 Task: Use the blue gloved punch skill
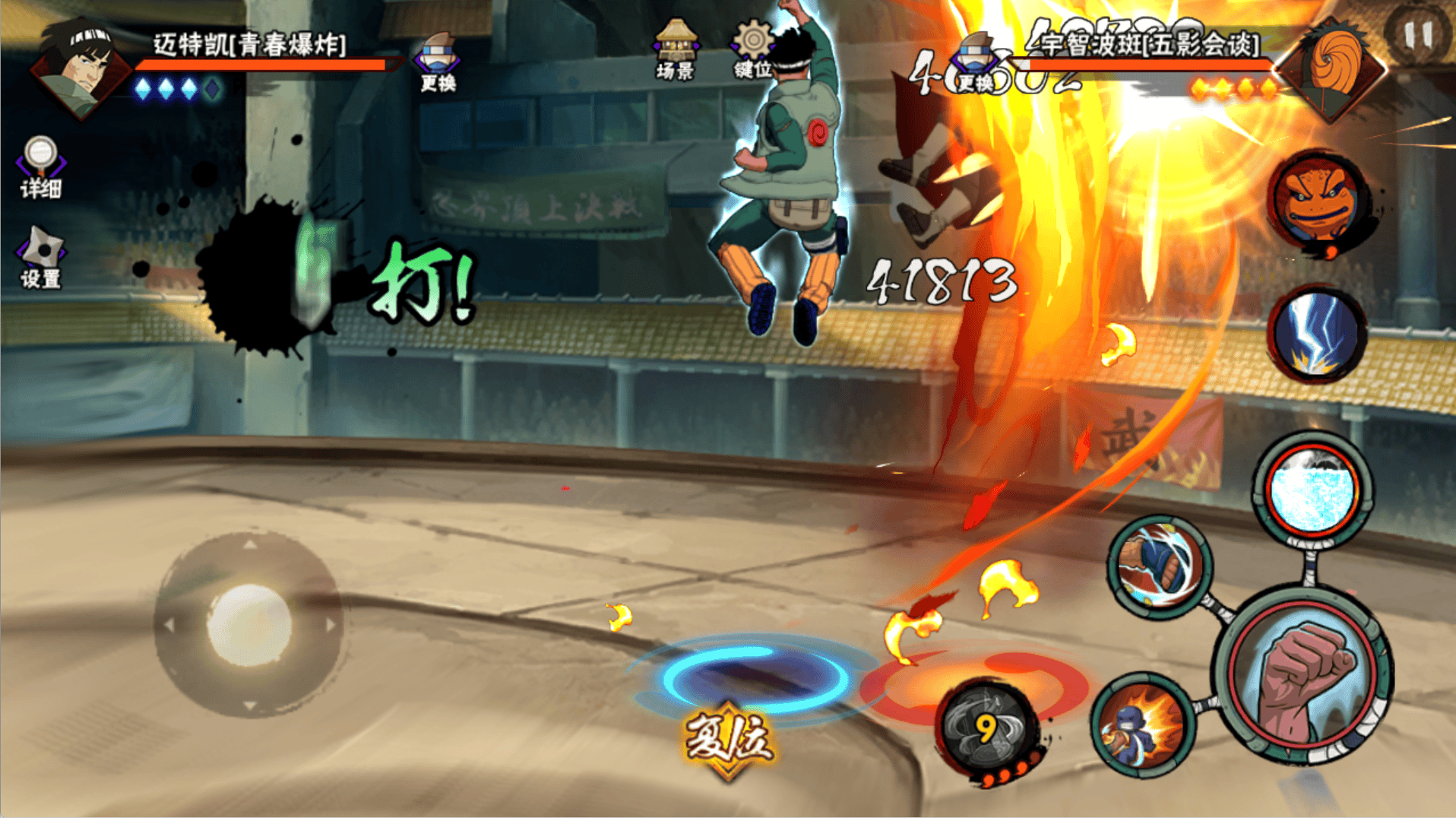tap(1159, 566)
